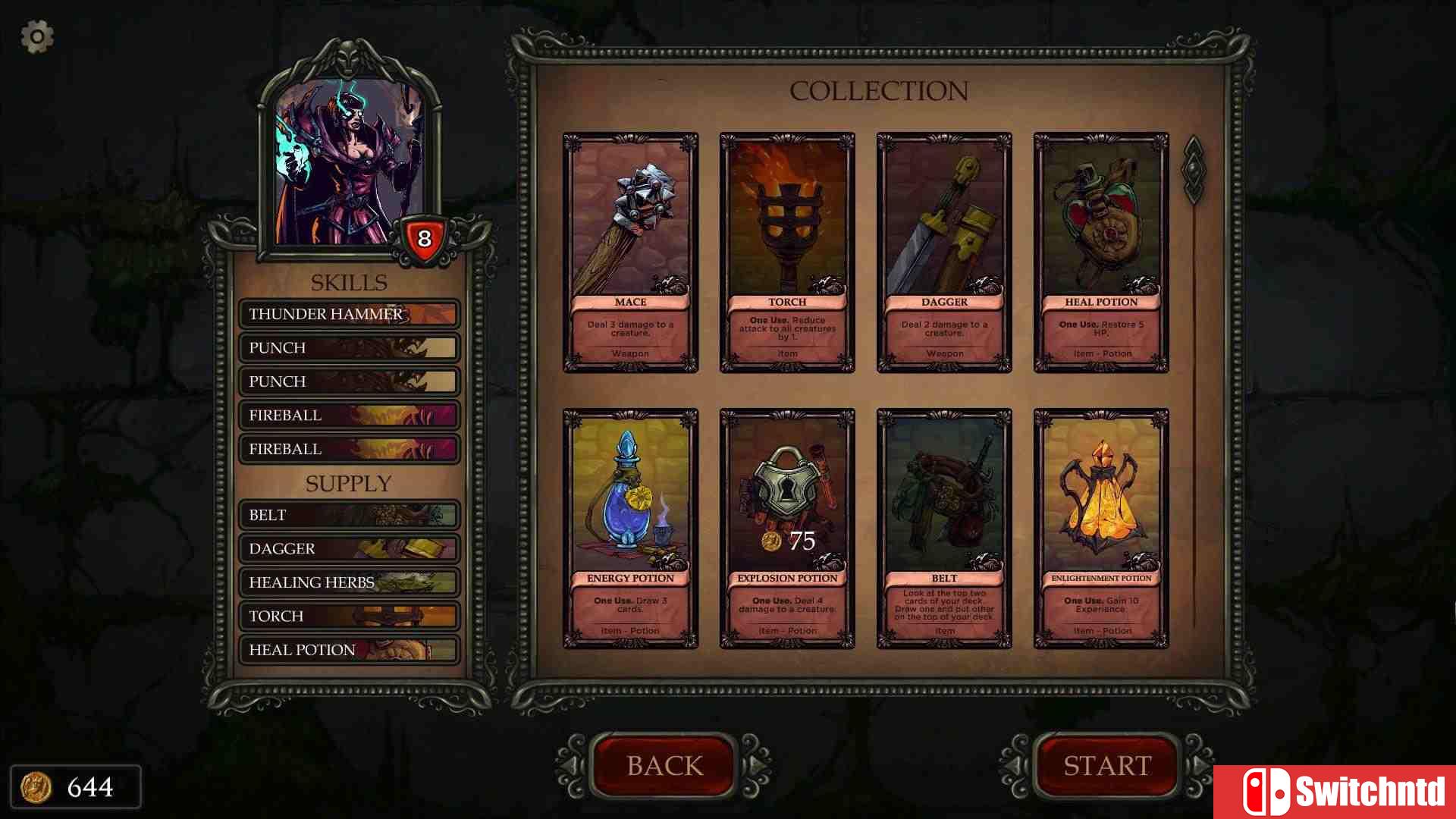This screenshot has height=819, width=1456.
Task: Select the Dagger supply entry
Action: (x=349, y=548)
